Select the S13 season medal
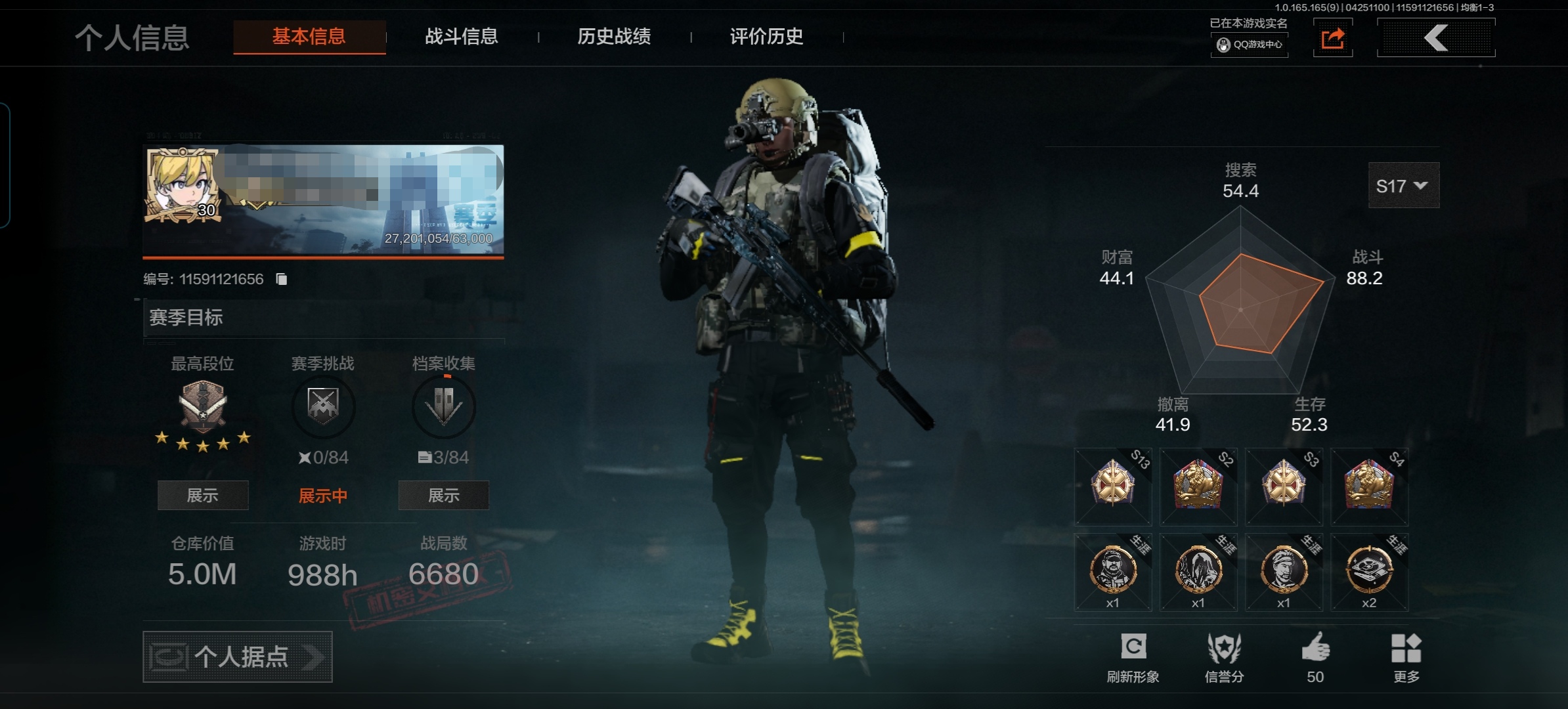Viewport: 1568px width, 709px height. point(1113,486)
